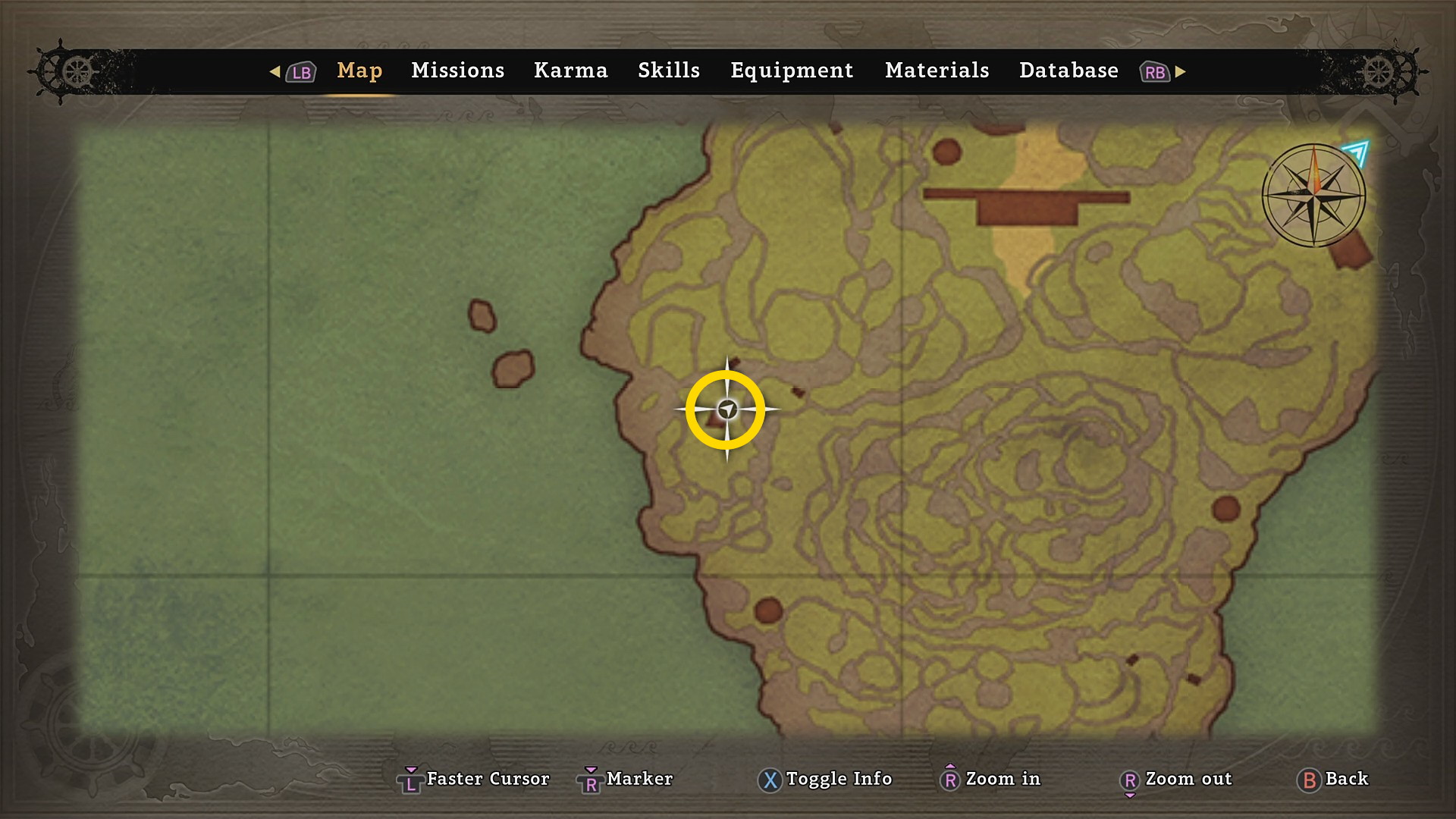
Task: Switch to the Map tab
Action: [359, 71]
